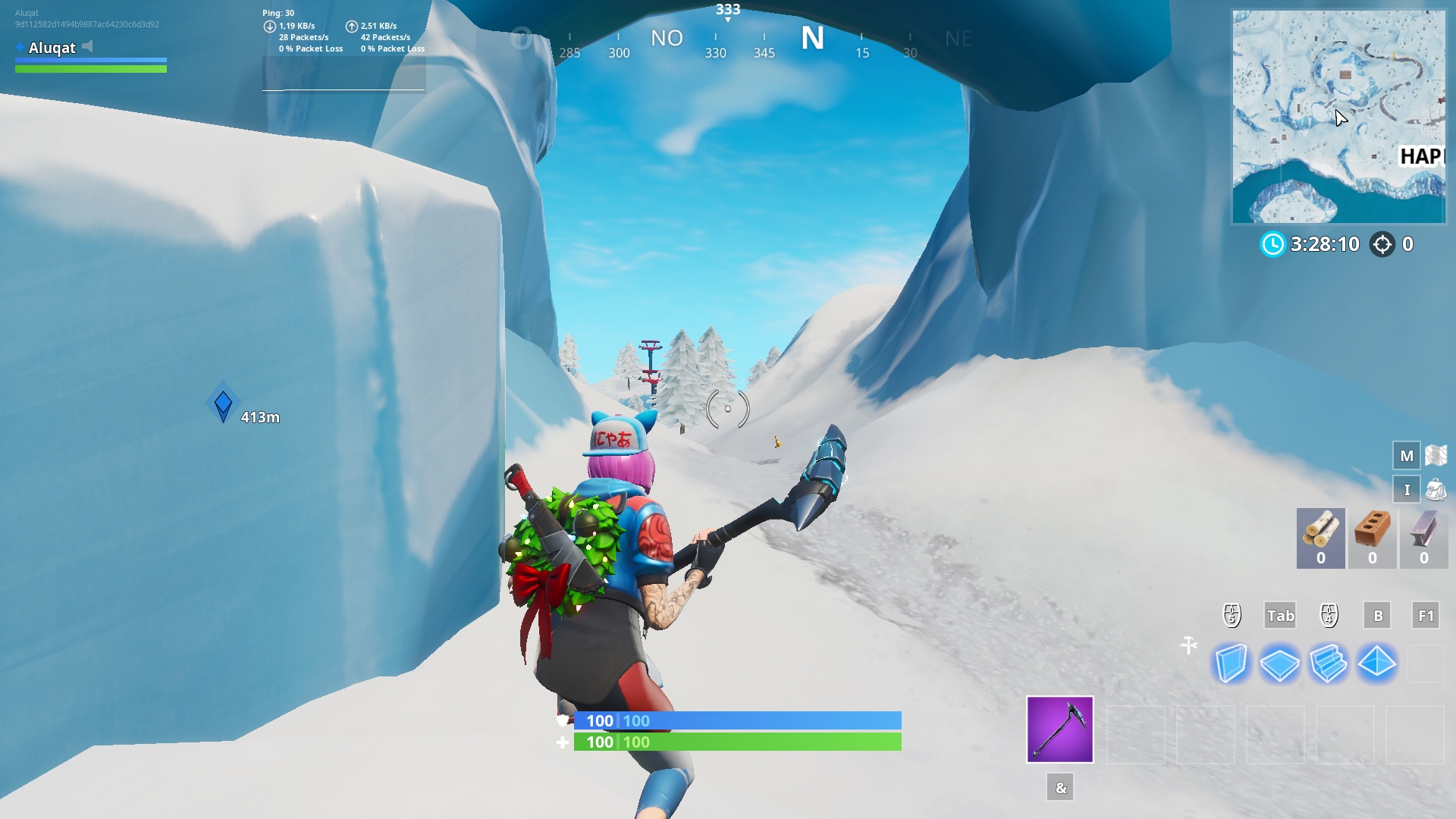Screen dimensions: 1456x819
Task: Select the pickaxe slot in the hotbar
Action: tap(1060, 730)
